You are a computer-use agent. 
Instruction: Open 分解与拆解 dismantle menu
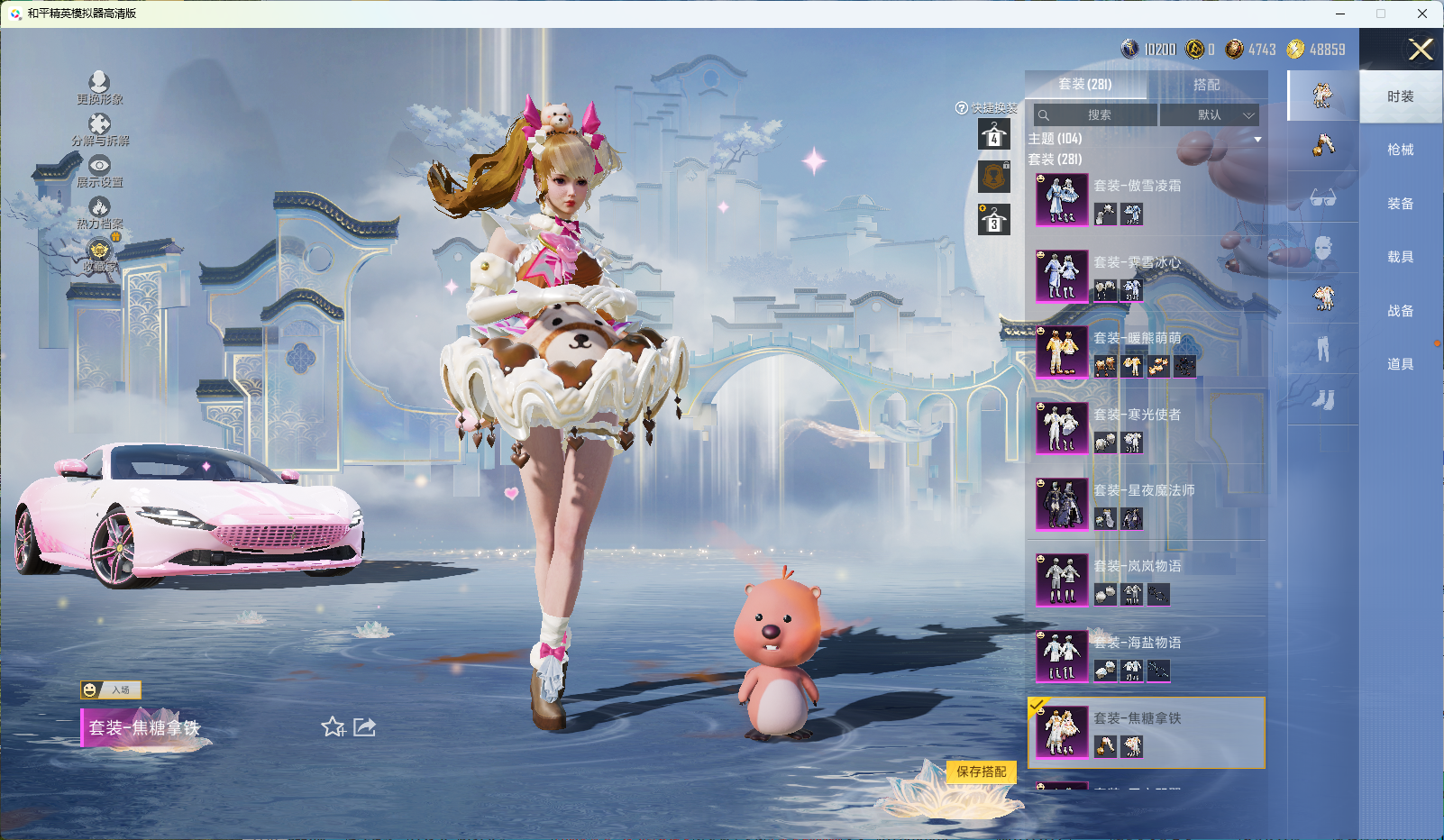[99, 130]
